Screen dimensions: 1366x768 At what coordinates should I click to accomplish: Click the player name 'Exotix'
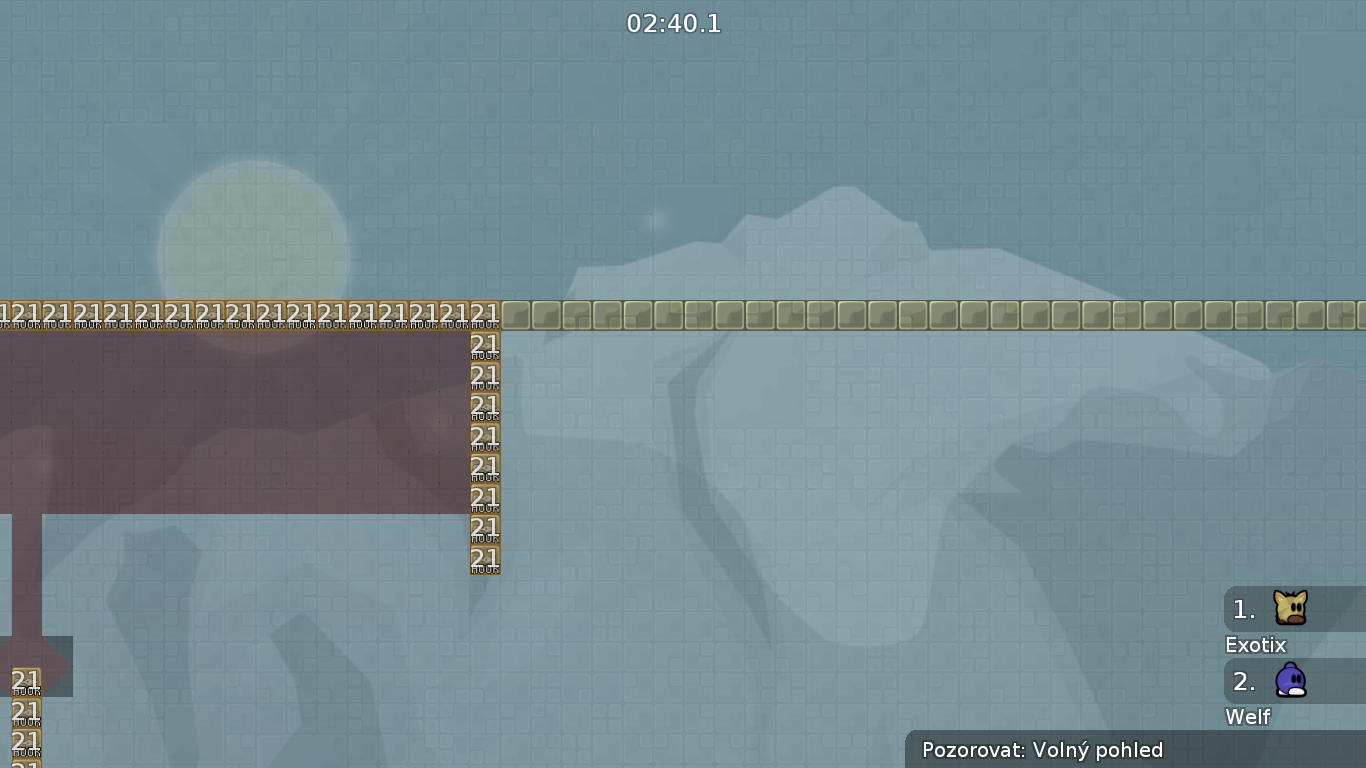[x=1255, y=645]
